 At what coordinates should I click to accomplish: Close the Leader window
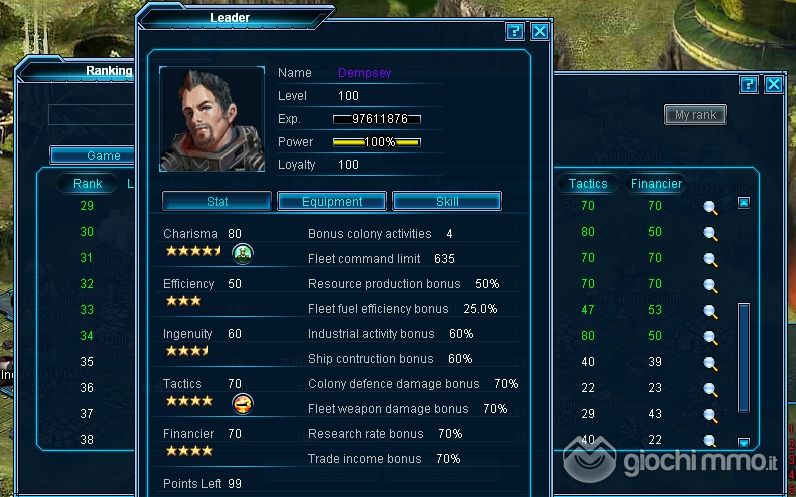540,32
